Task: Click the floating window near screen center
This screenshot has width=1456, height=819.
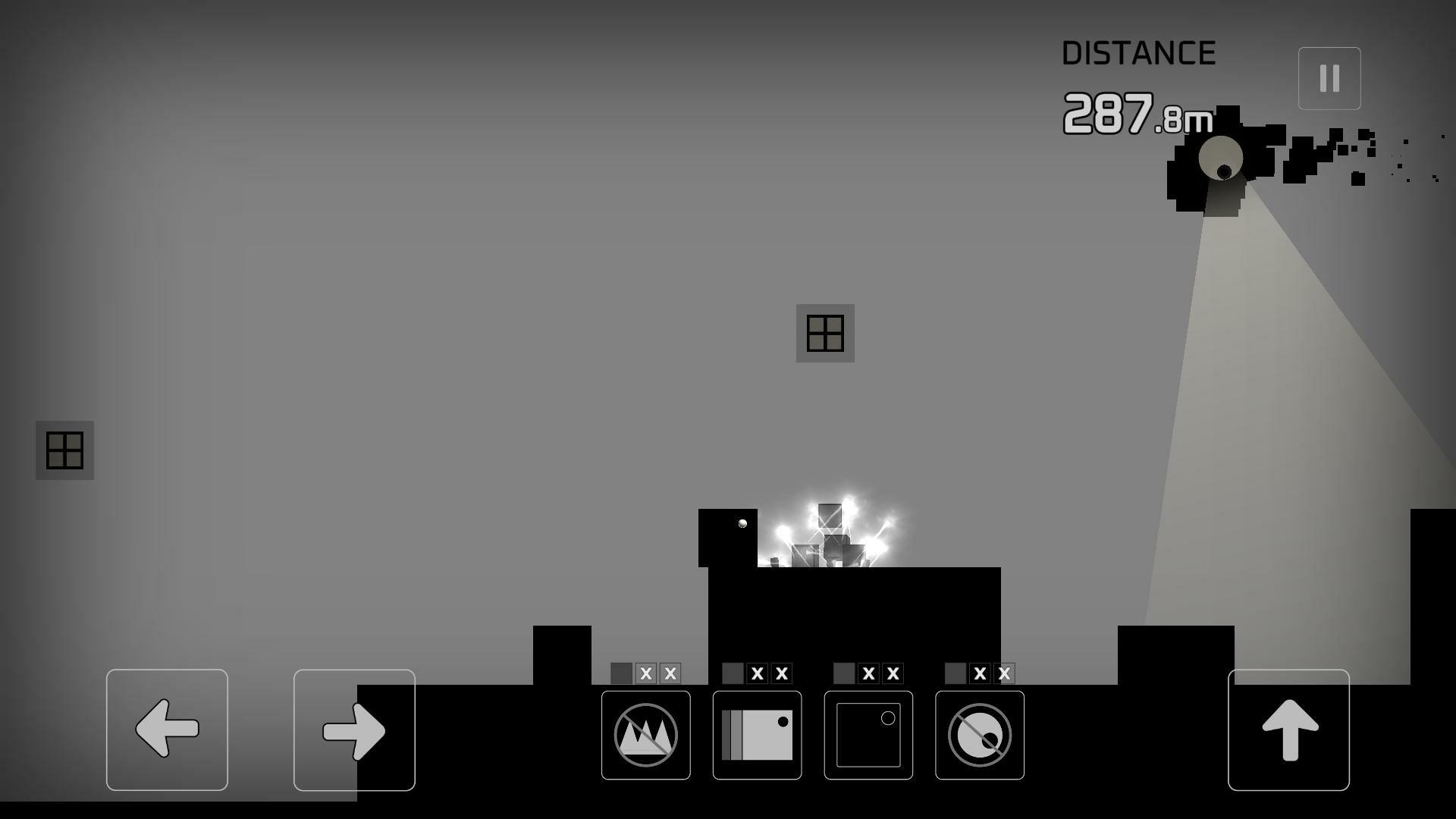Action: click(x=825, y=332)
